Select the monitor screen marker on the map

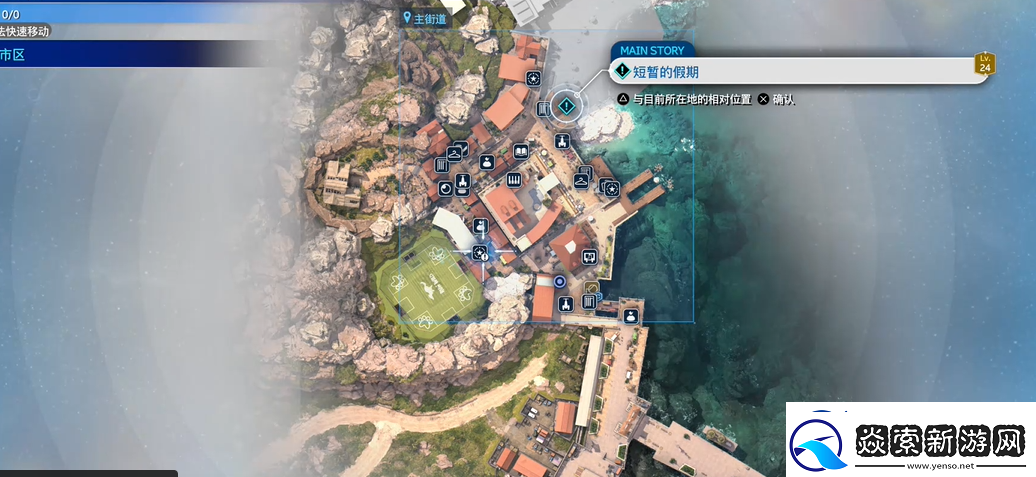tap(589, 256)
